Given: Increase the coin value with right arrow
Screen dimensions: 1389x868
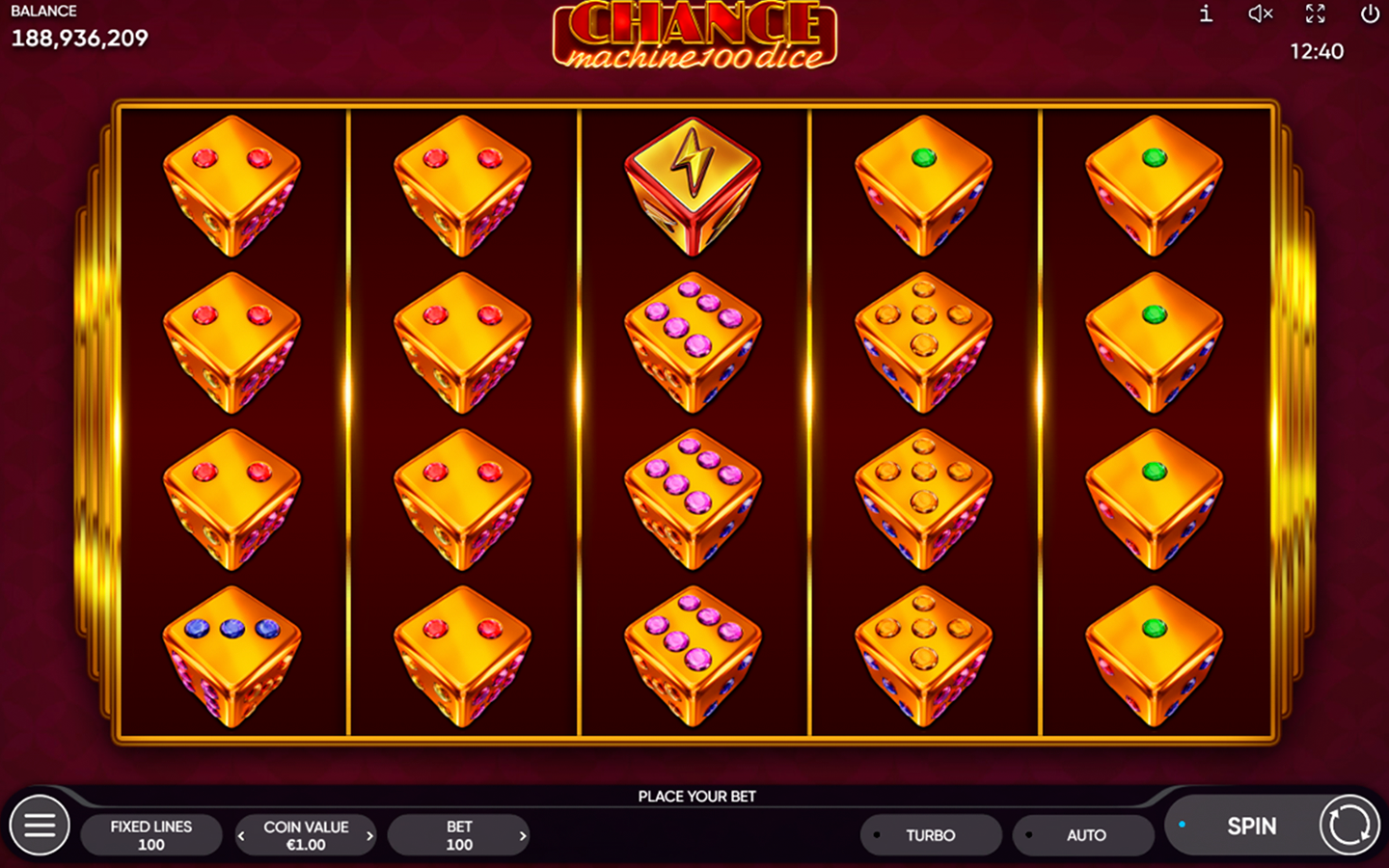Looking at the screenshot, I should 369,836.
